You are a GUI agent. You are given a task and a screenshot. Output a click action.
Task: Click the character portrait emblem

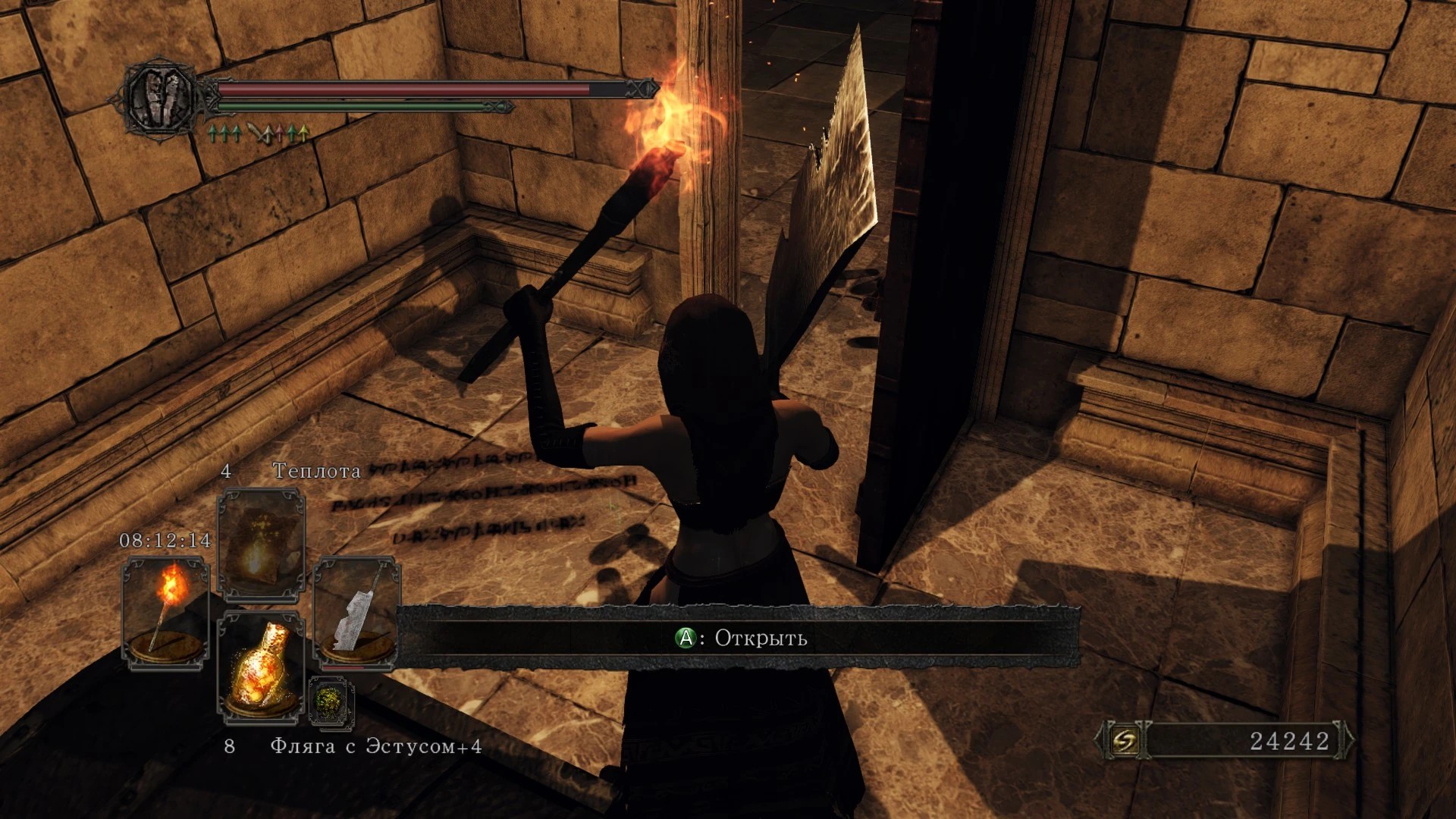click(x=161, y=99)
